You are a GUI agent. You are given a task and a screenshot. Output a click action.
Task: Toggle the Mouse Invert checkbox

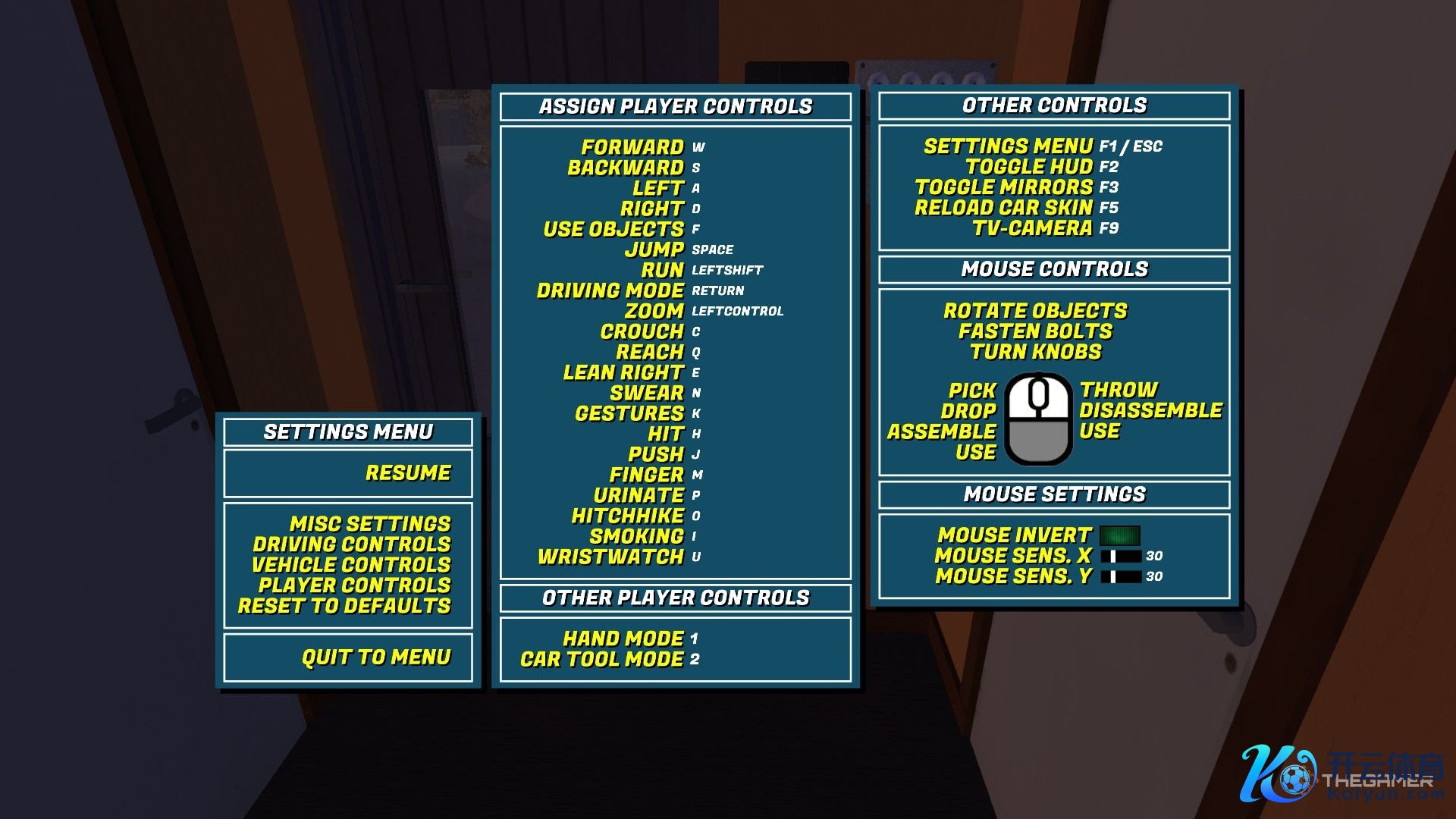(1120, 536)
